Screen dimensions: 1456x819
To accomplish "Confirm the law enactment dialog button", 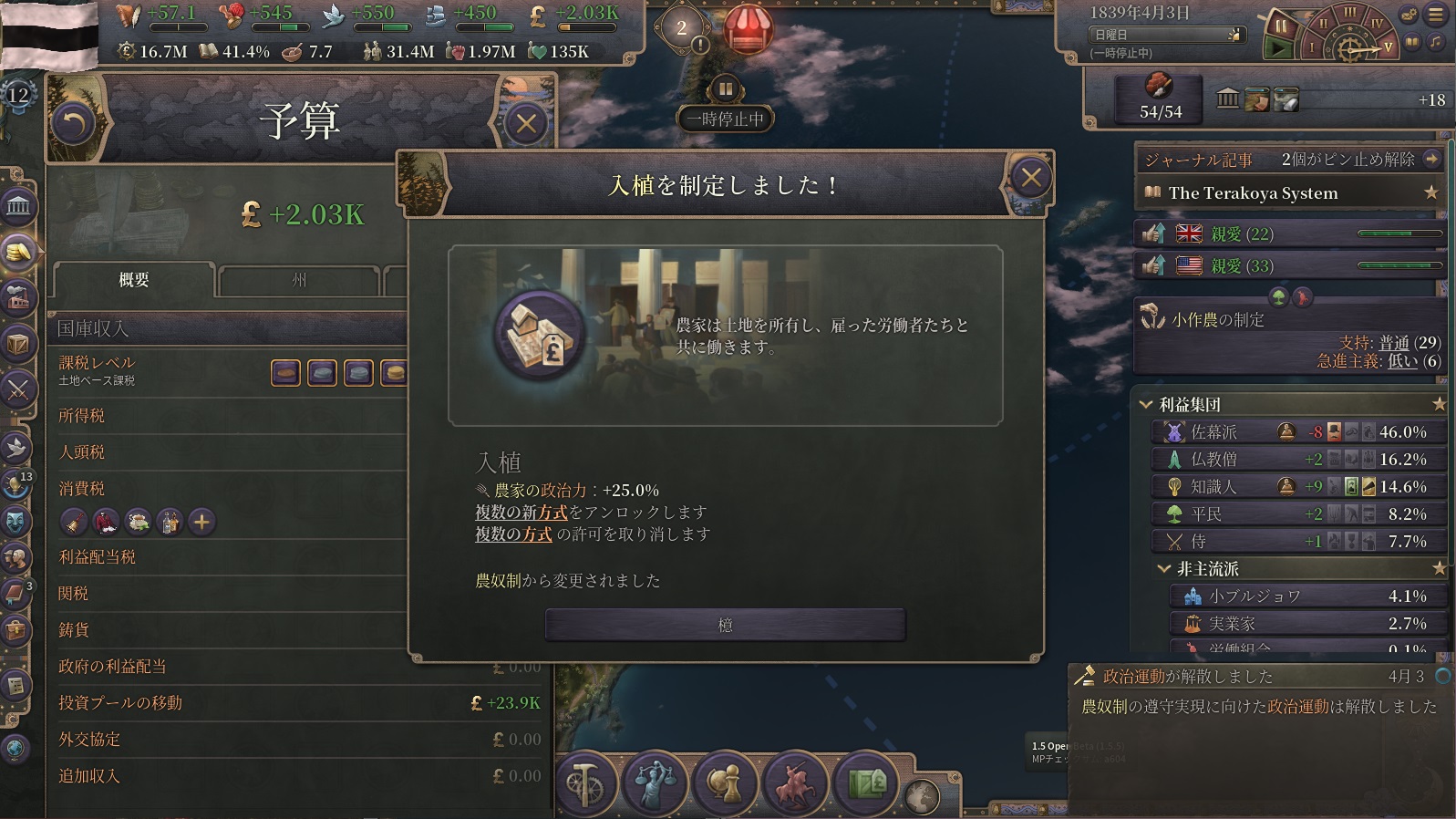I will click(725, 625).
